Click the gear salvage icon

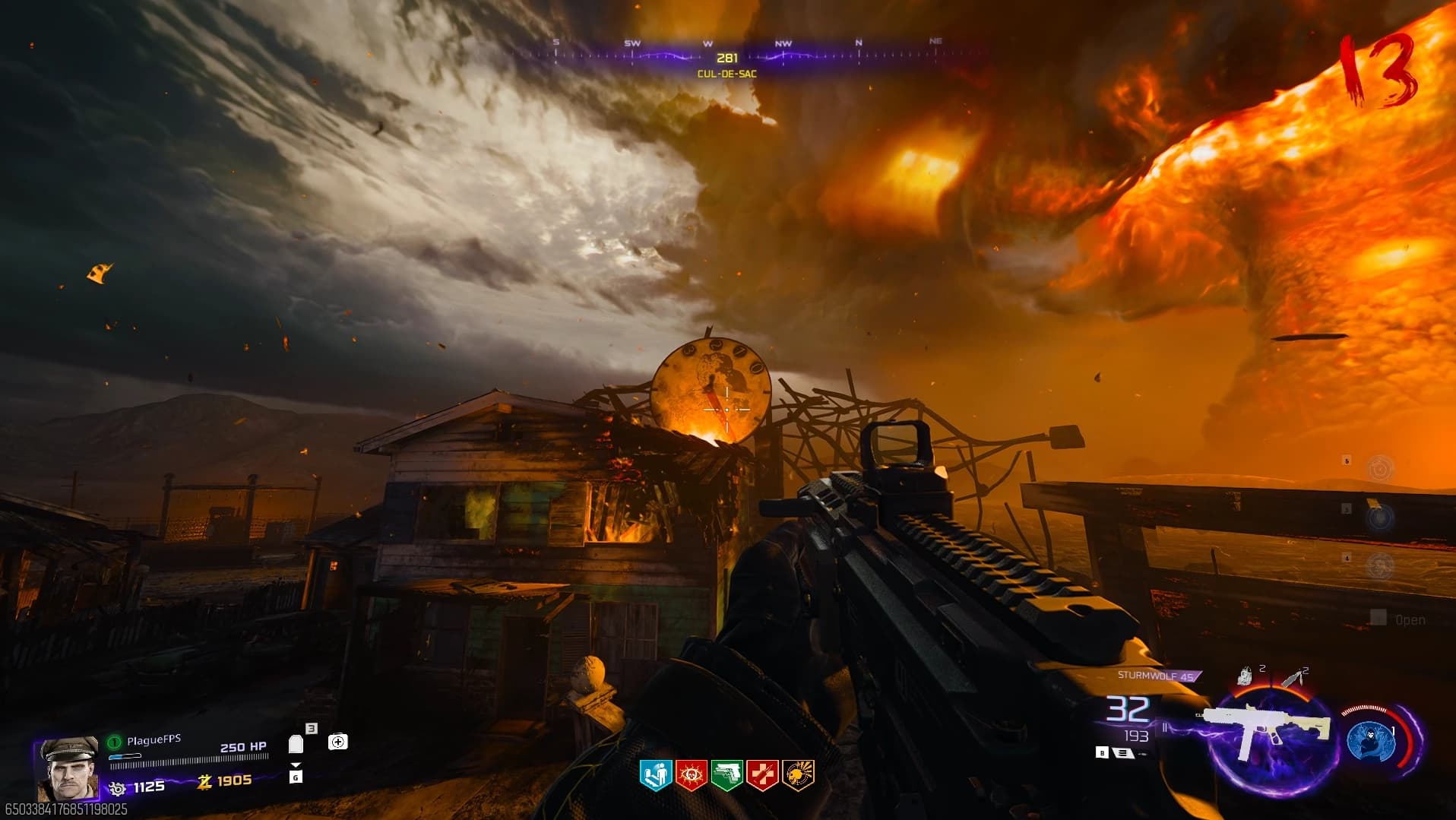click(x=117, y=788)
